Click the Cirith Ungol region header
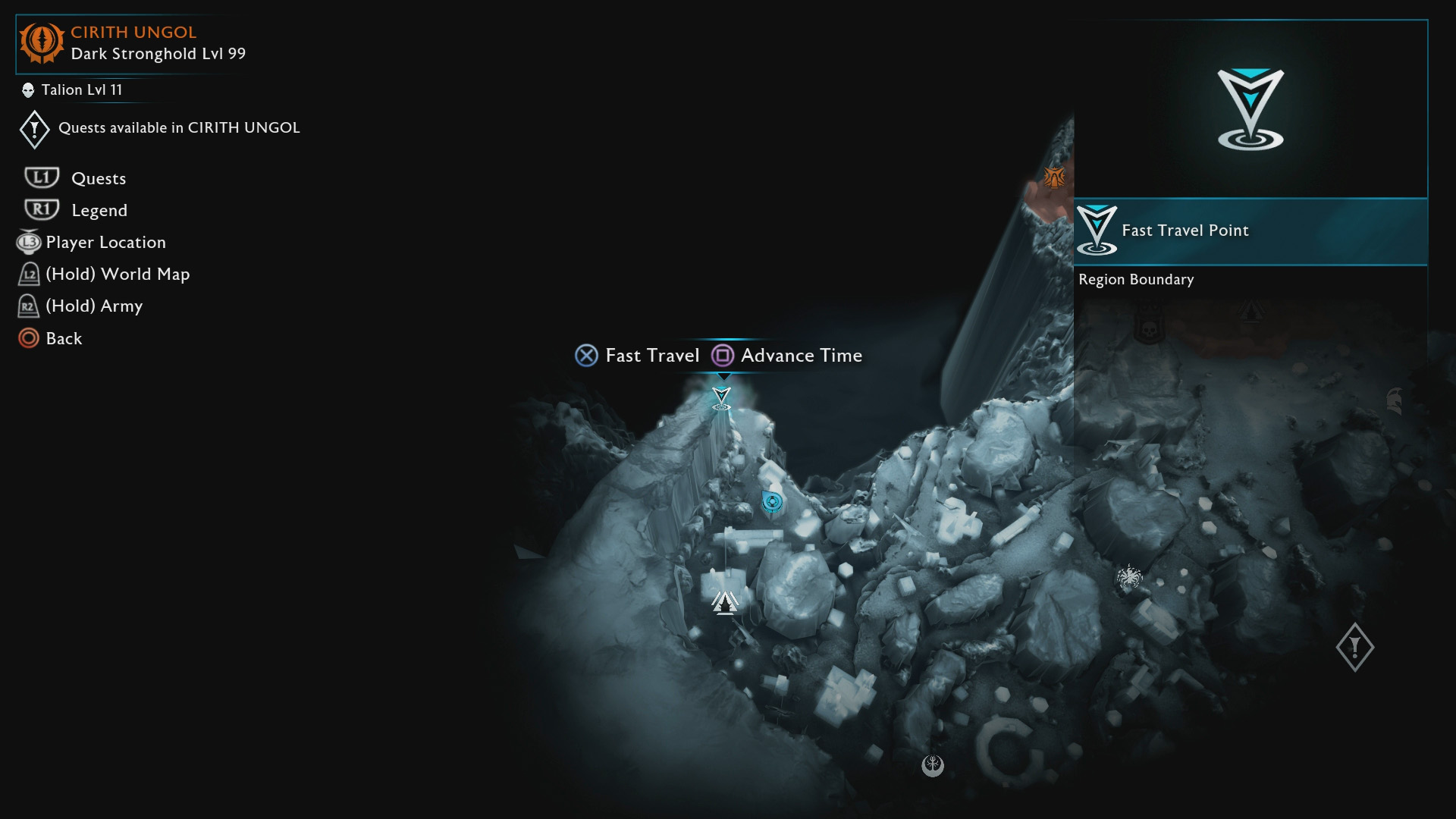Image resolution: width=1456 pixels, height=819 pixels. (x=133, y=43)
